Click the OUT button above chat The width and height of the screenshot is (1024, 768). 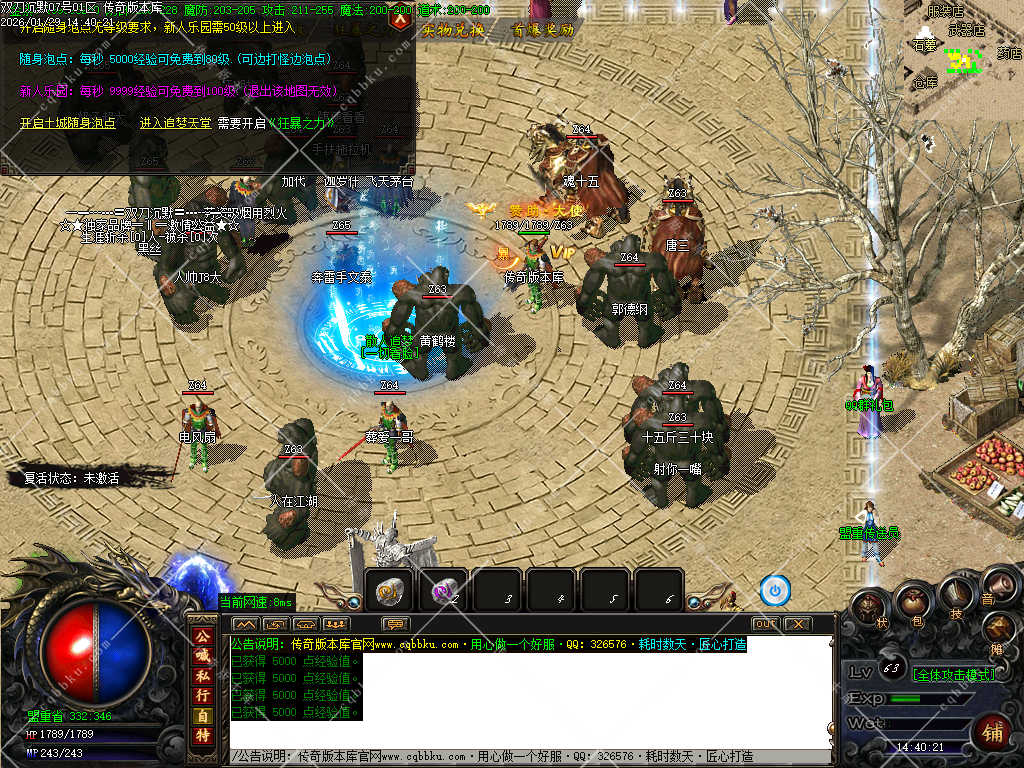[765, 624]
